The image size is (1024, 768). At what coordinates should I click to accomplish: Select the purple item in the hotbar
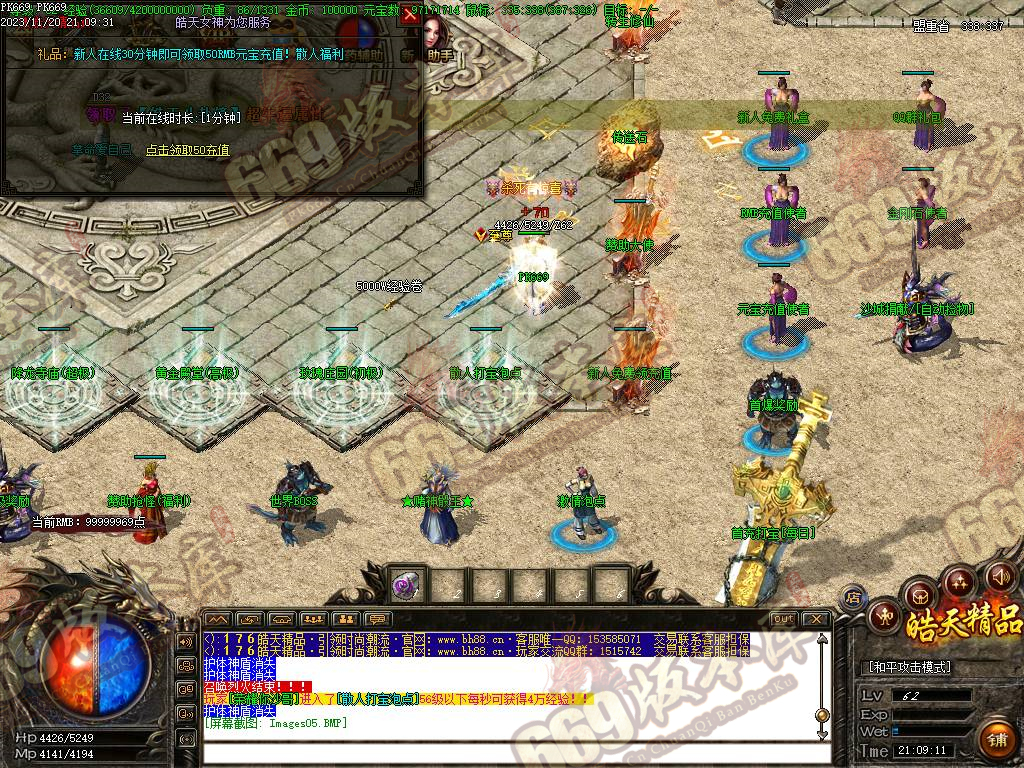[406, 584]
